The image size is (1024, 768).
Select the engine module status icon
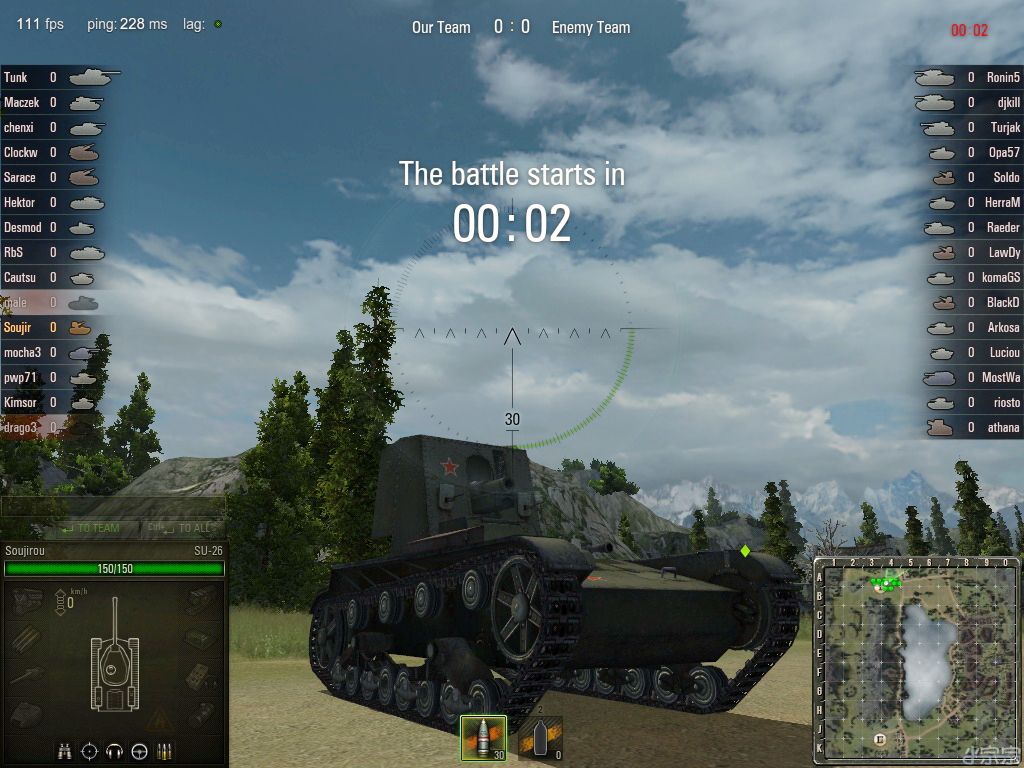point(27,600)
